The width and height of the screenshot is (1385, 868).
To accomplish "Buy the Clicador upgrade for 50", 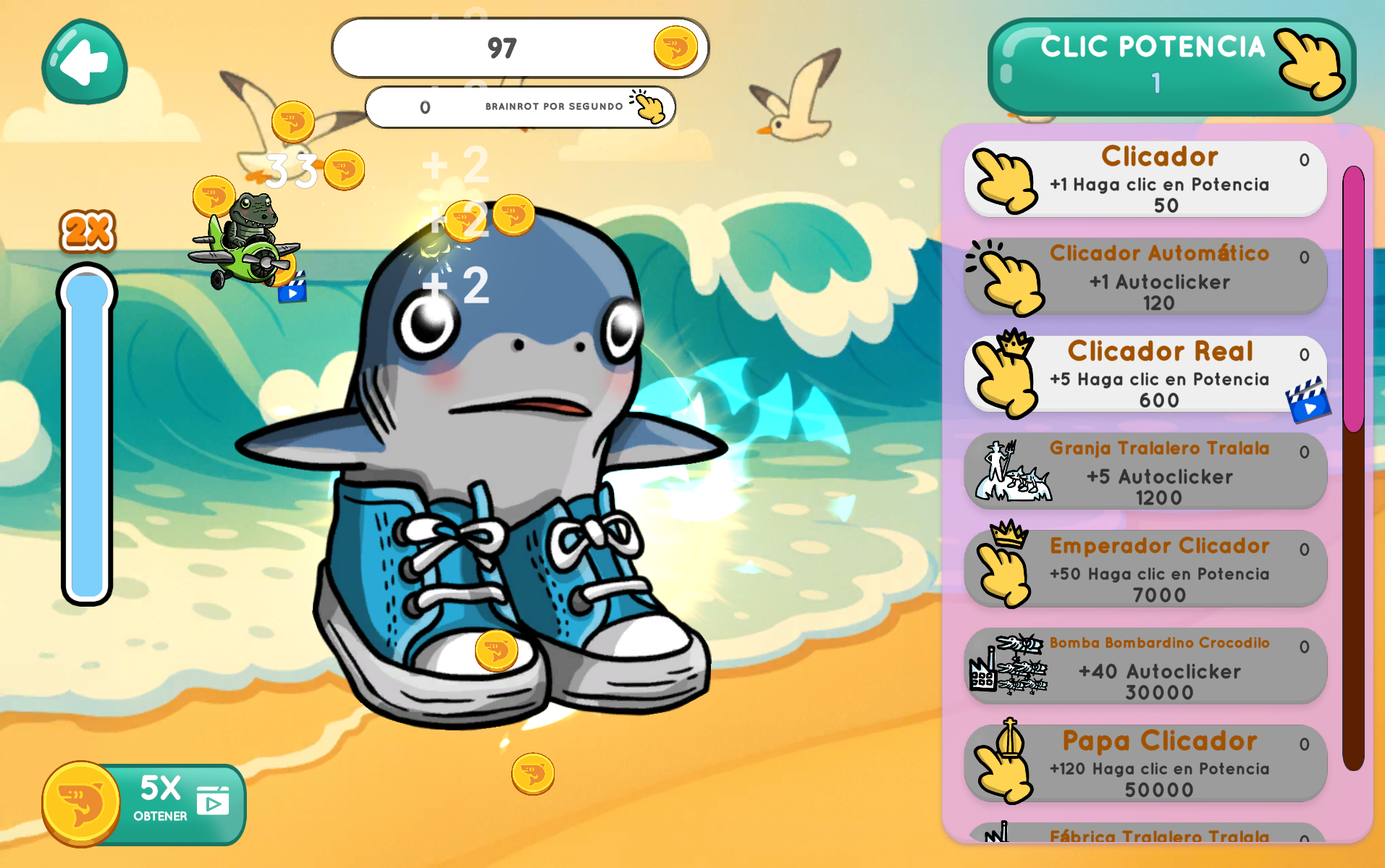I will coord(1145,179).
